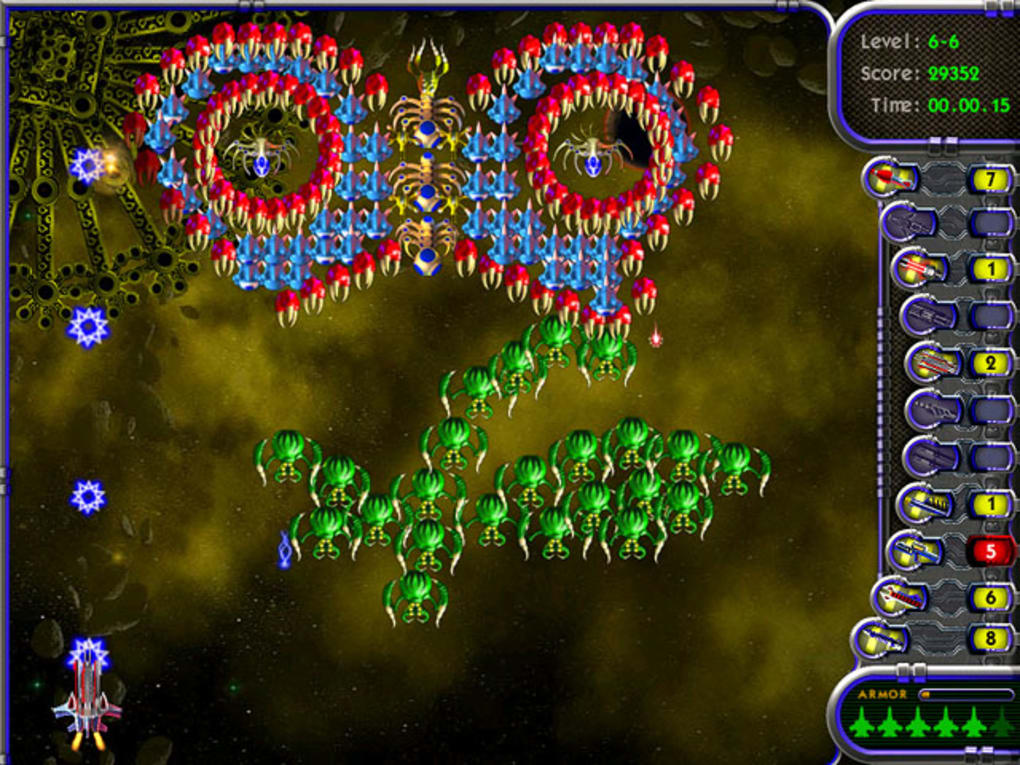
Task: Choose the twin red cannon weapon icon
Action: tap(920, 269)
